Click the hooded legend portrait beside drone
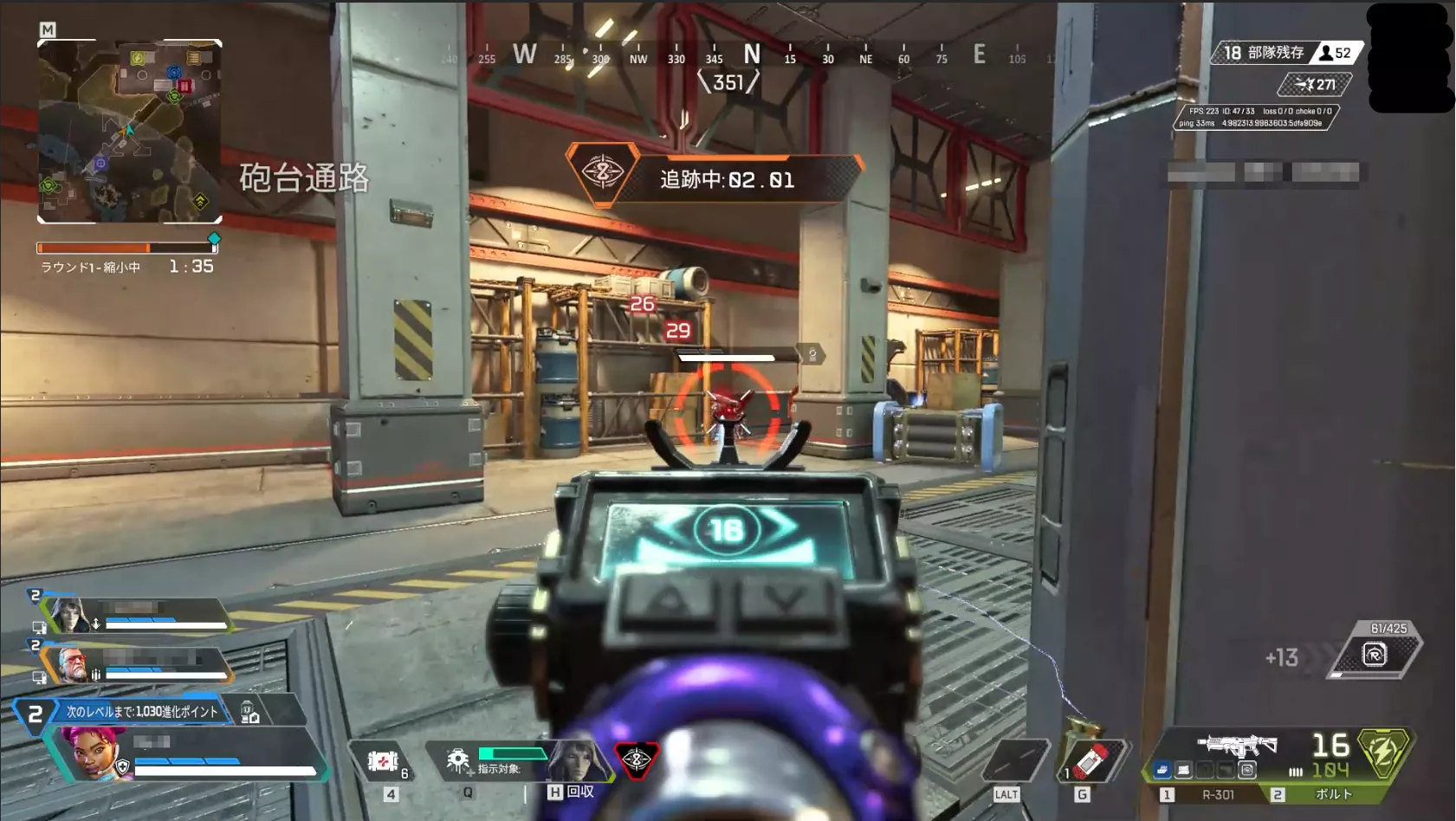 point(575,760)
